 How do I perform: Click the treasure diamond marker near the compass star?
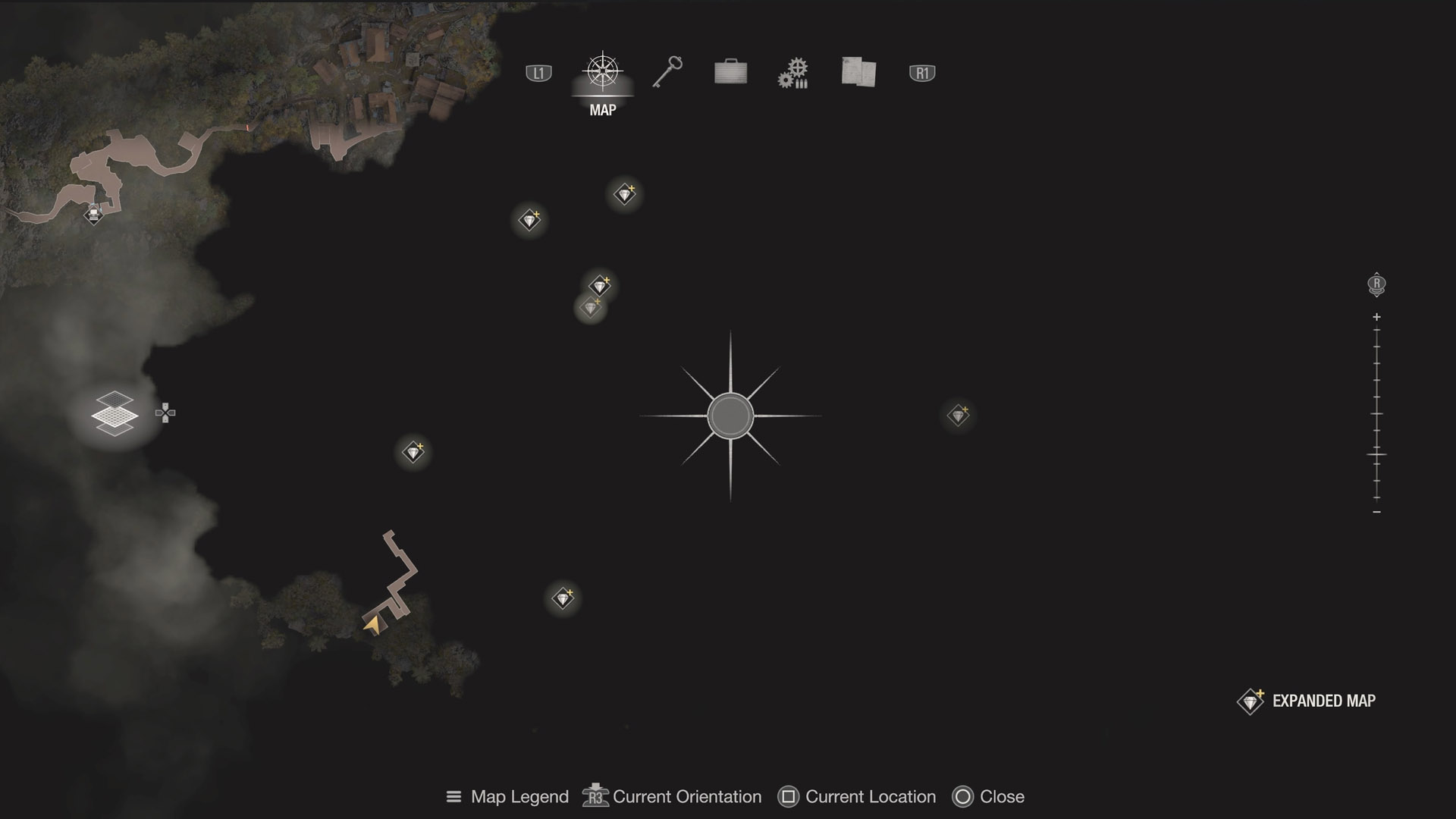click(x=958, y=416)
